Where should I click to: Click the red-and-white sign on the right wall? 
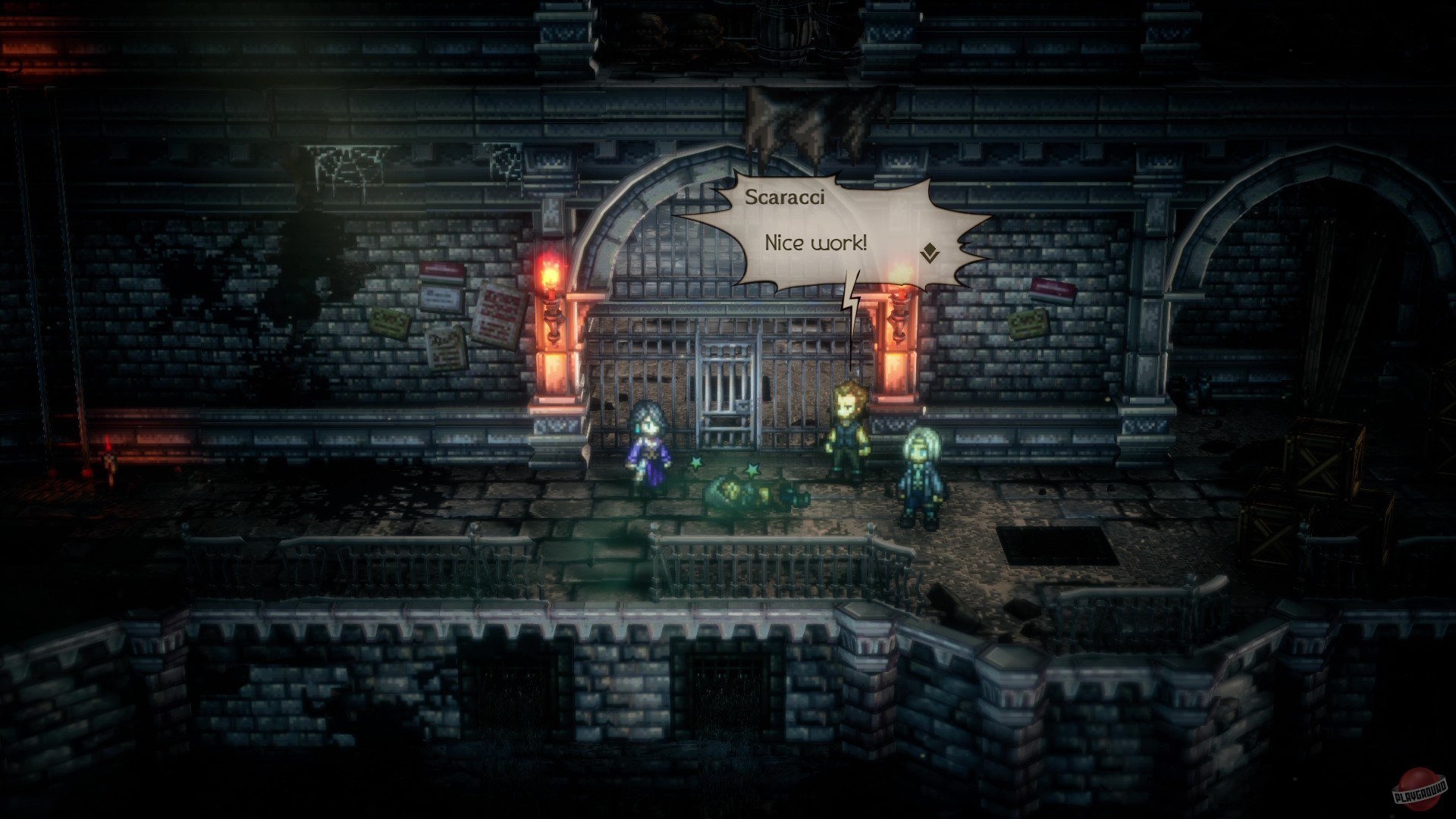click(1053, 290)
